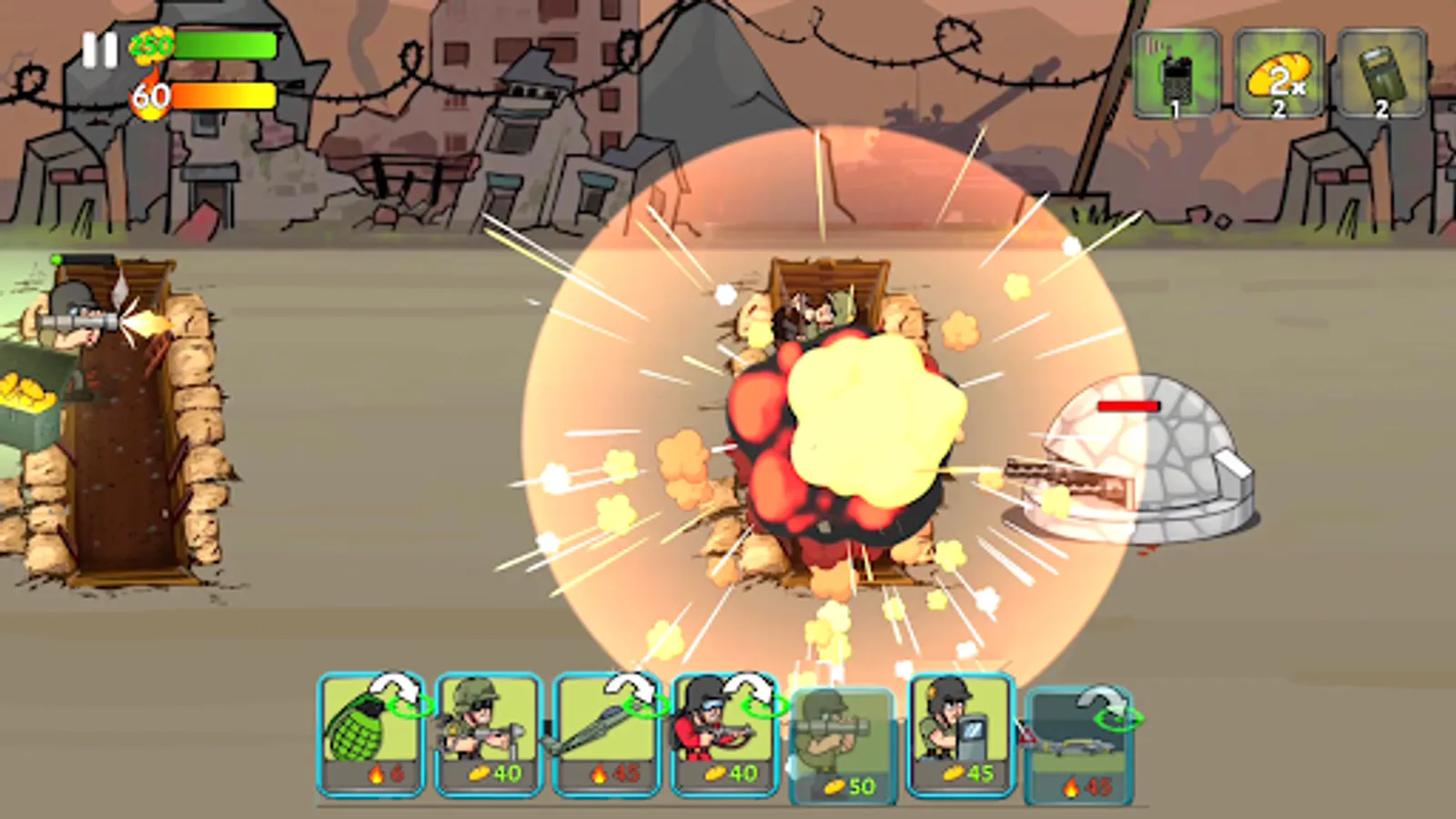Toggle the pause button

tap(98, 50)
